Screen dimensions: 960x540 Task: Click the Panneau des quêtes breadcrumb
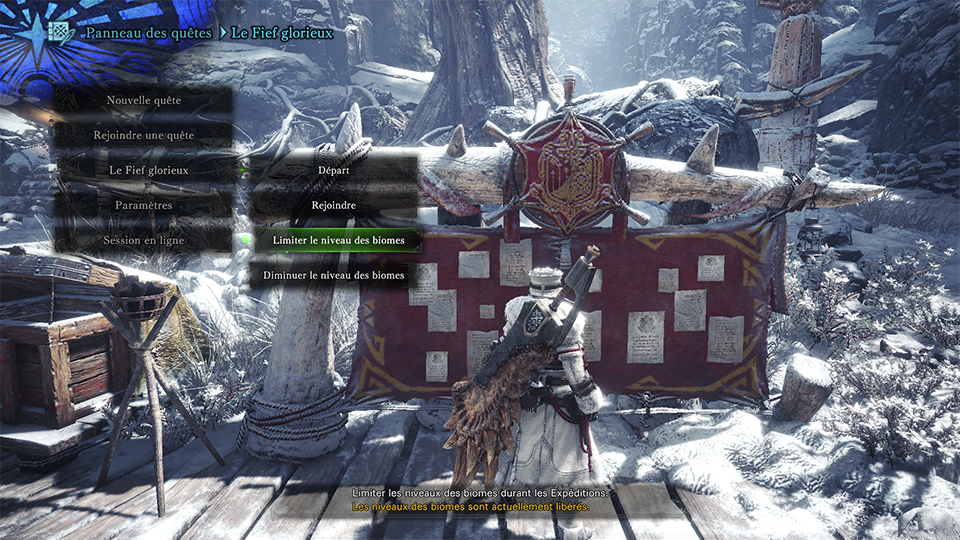coord(148,33)
